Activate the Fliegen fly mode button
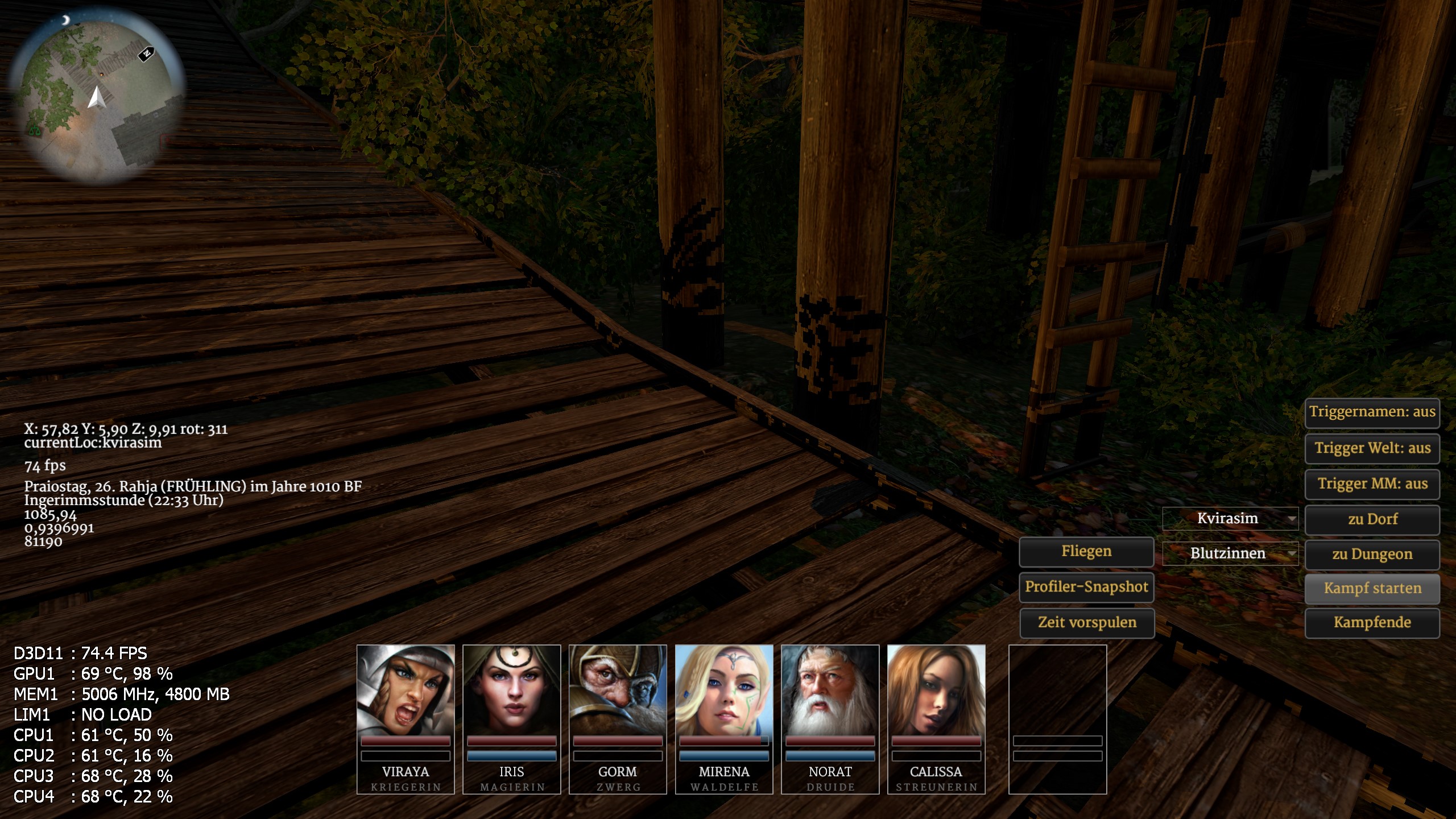The height and width of the screenshot is (819, 1456). [x=1086, y=552]
